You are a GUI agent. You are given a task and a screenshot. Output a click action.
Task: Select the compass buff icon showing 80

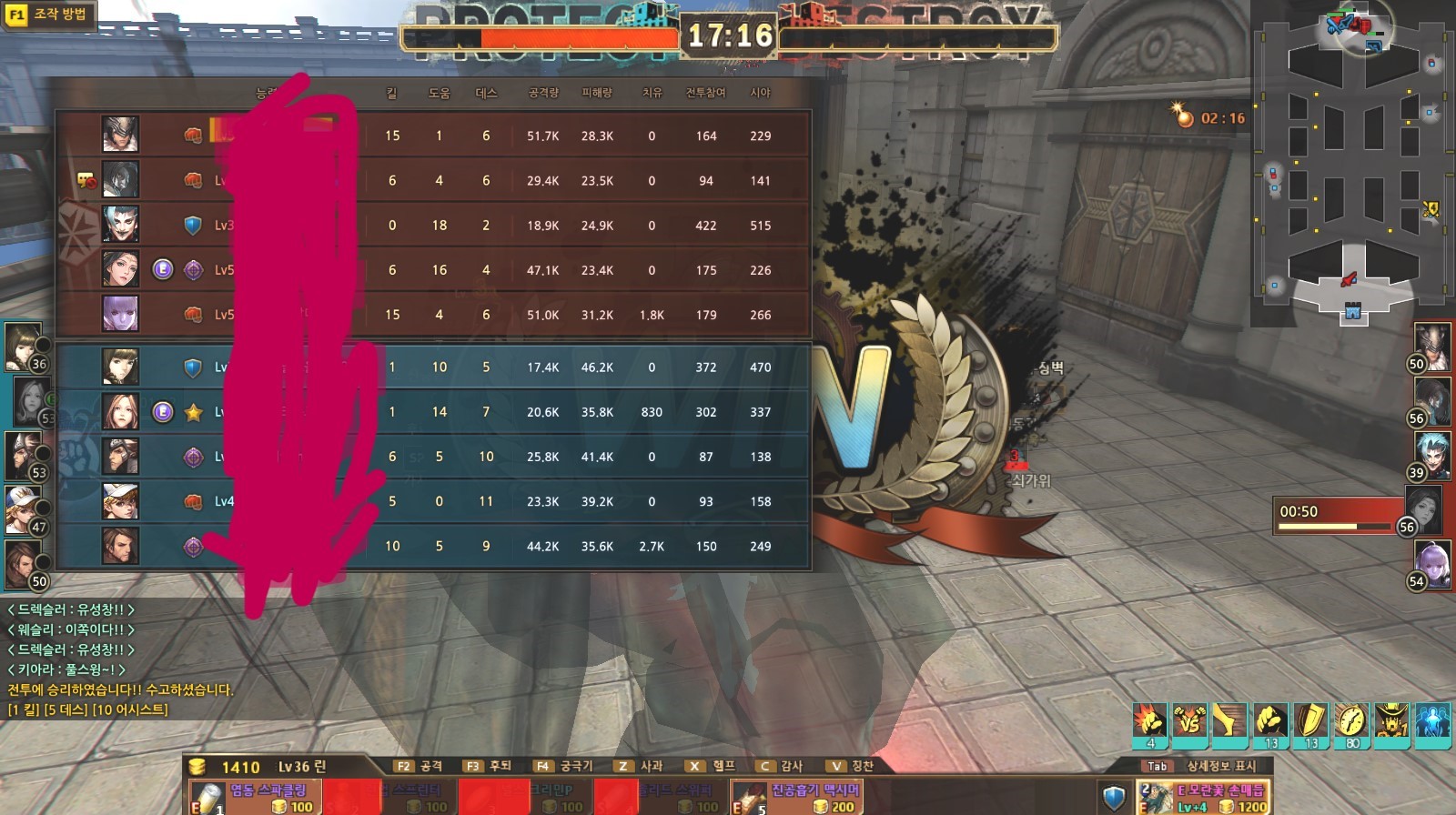[1351, 721]
